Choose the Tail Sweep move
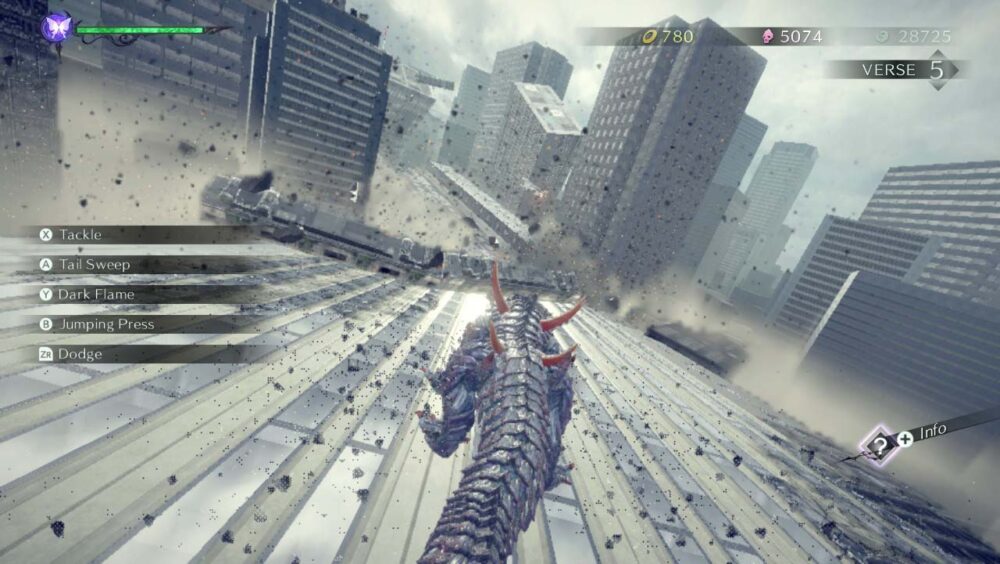 click(94, 265)
